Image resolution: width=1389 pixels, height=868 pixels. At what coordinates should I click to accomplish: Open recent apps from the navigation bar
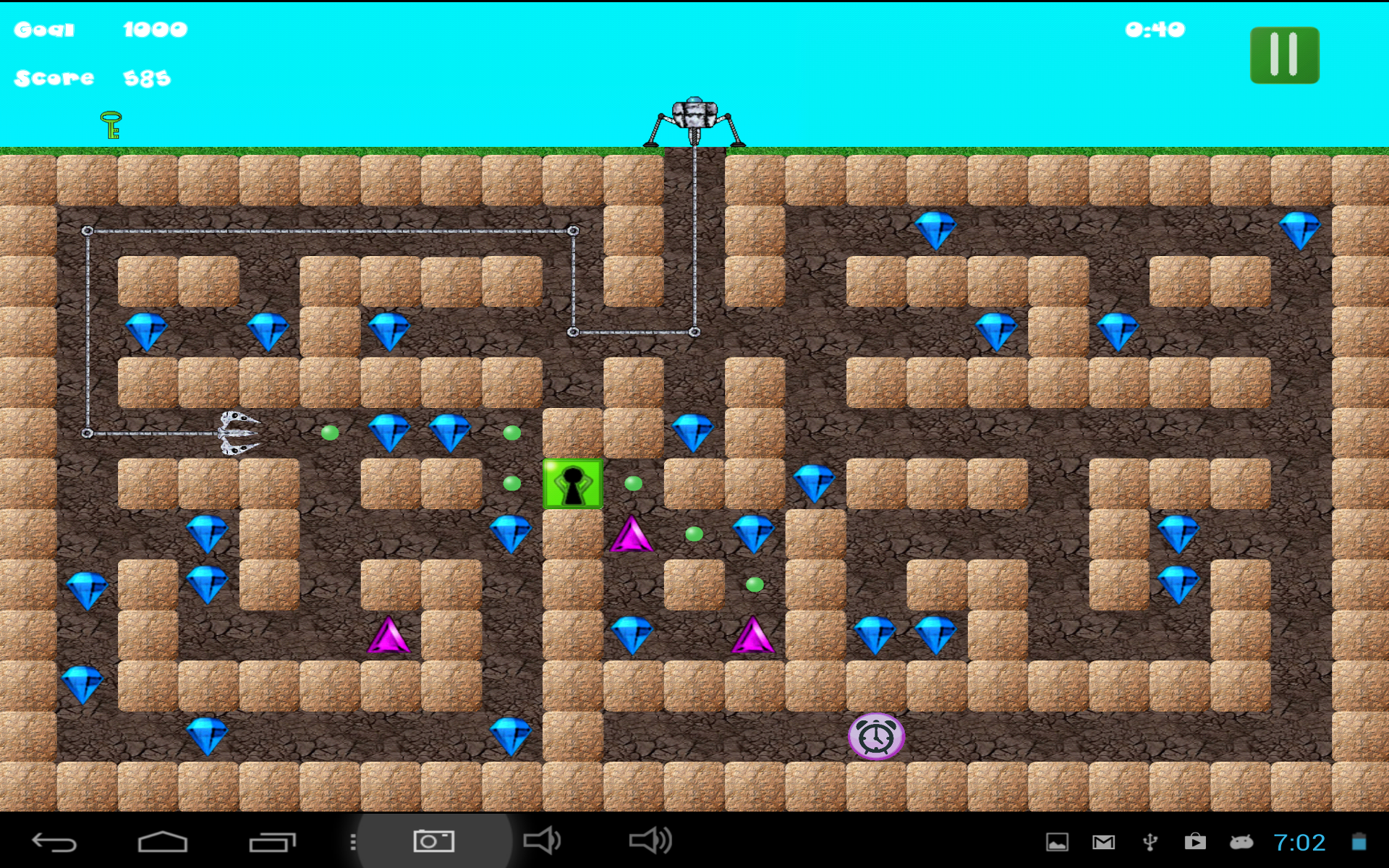click(x=273, y=840)
